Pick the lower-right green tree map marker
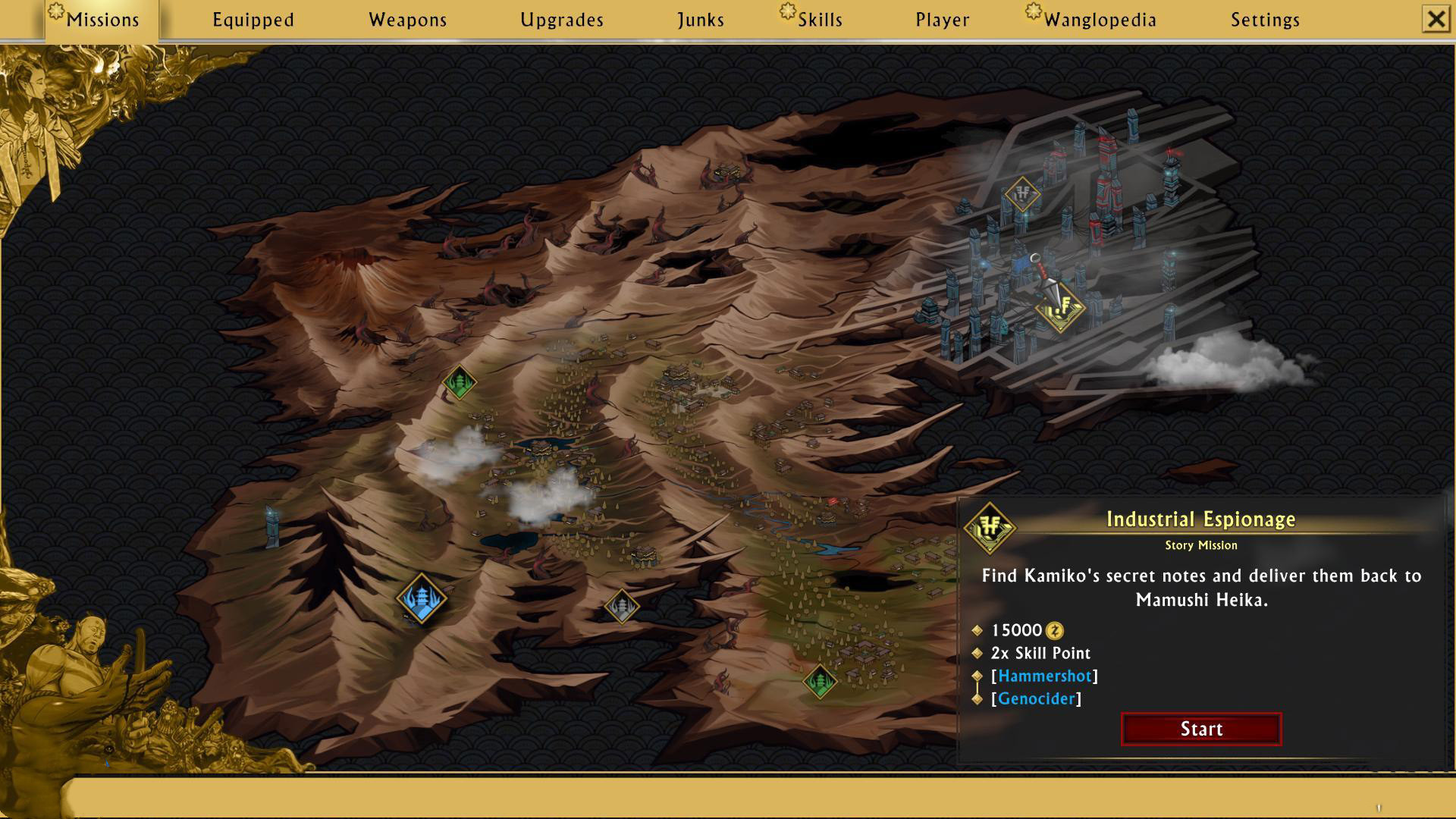 820,681
